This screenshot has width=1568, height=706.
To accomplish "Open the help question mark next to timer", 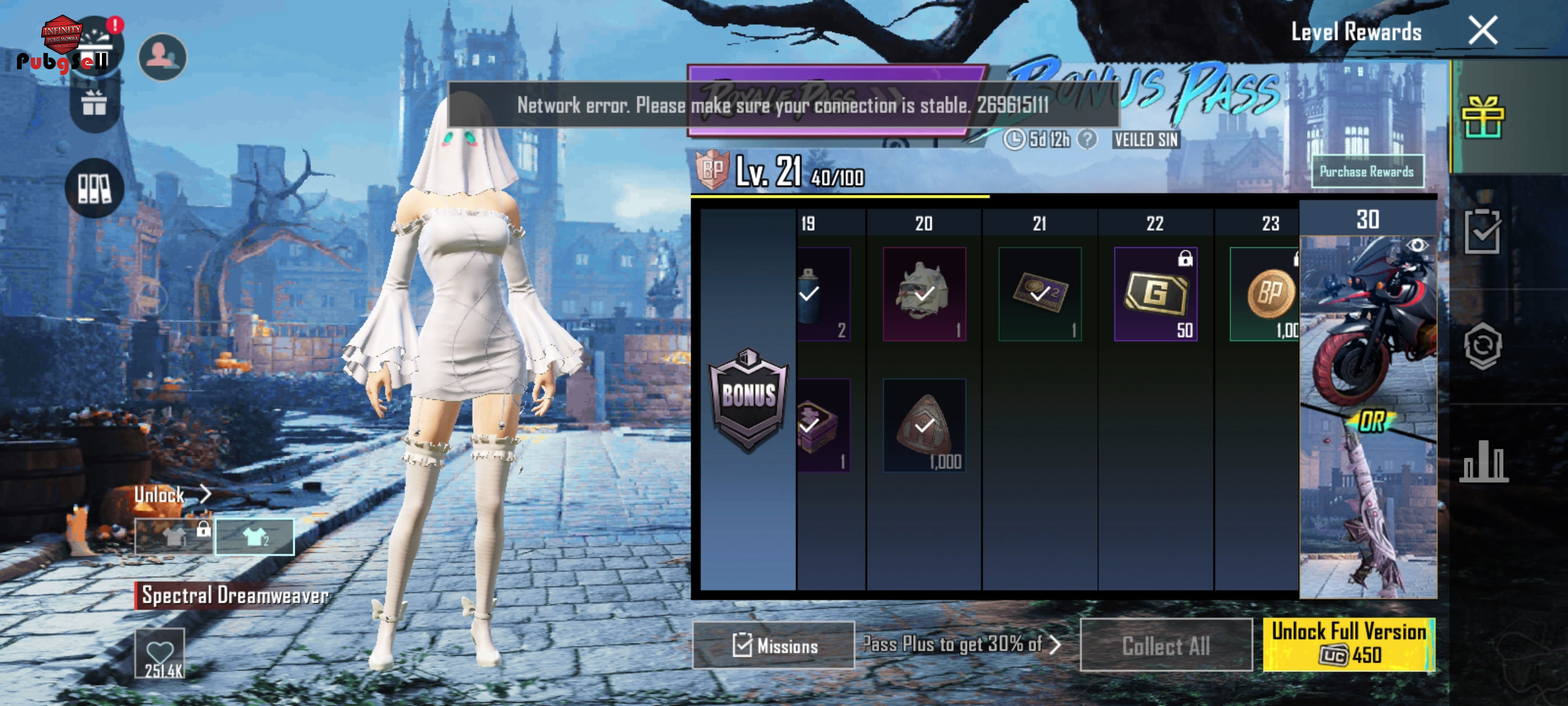I will click(1086, 139).
